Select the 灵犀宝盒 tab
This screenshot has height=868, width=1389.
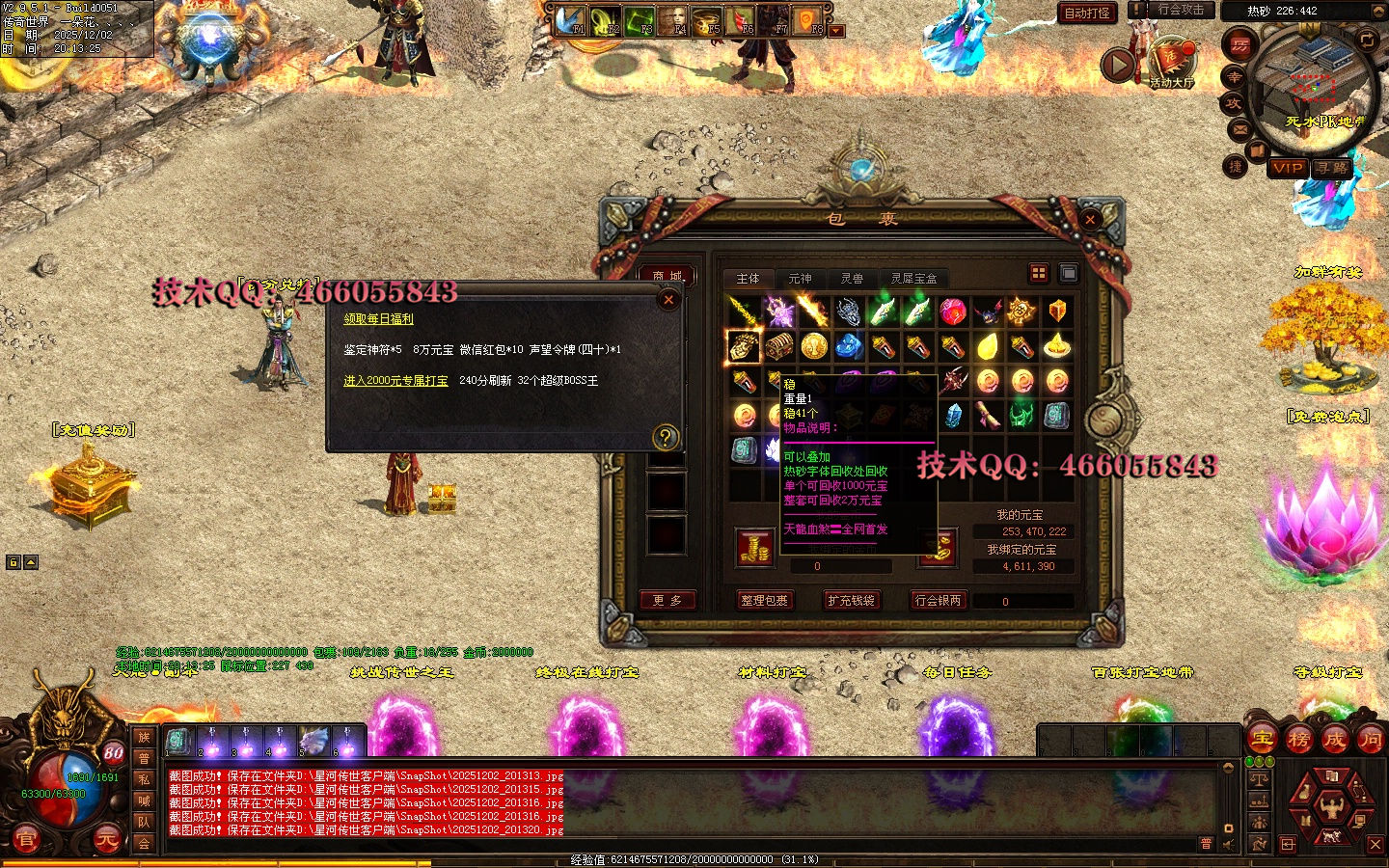point(912,279)
